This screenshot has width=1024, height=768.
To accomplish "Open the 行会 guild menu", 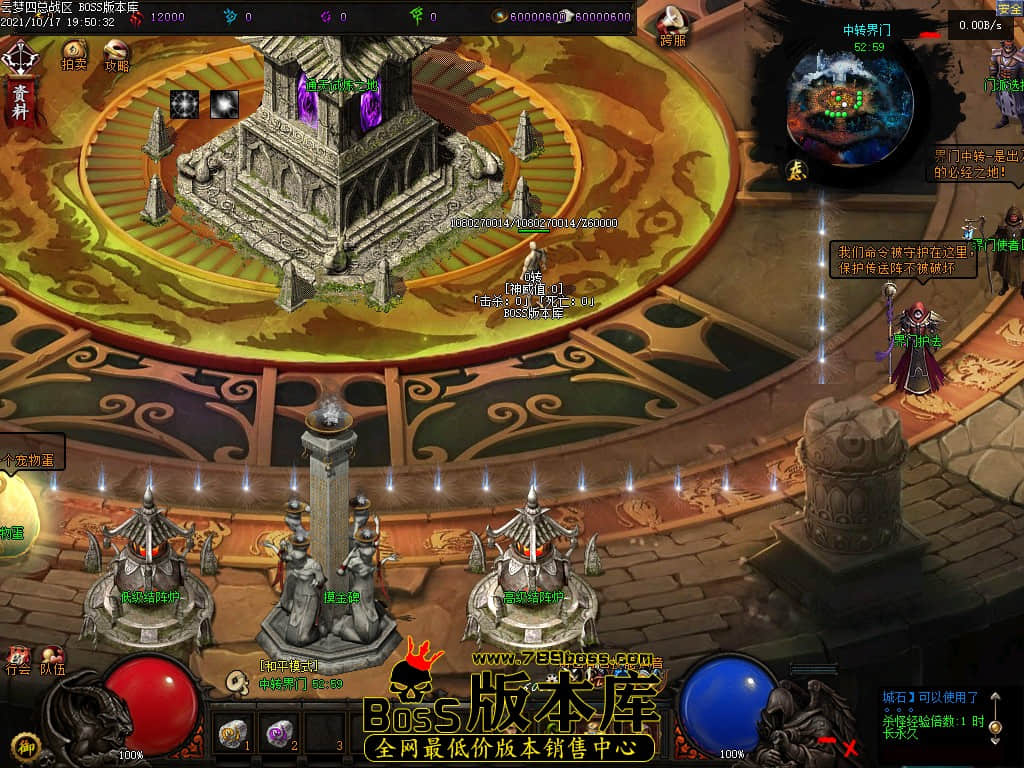I will click(18, 662).
